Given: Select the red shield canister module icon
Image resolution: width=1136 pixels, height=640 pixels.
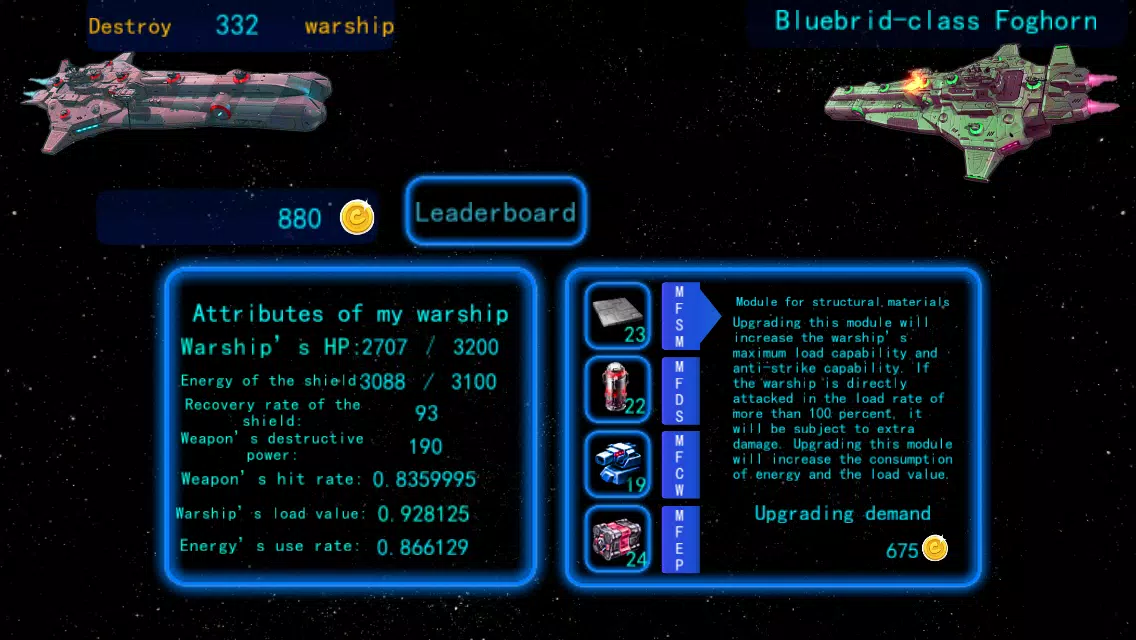Looking at the screenshot, I should coord(617,389).
